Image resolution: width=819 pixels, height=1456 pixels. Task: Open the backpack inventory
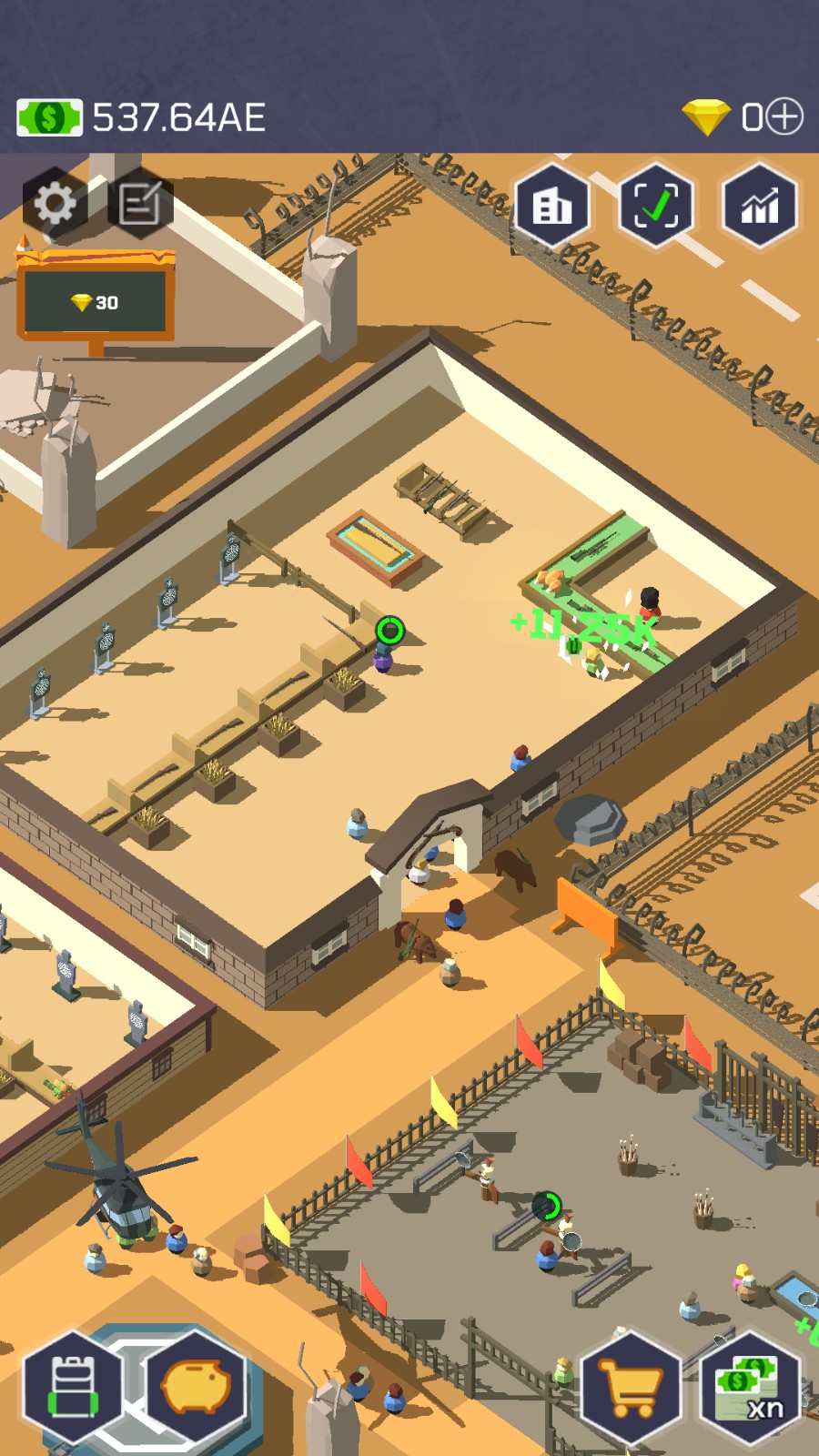(x=73, y=1388)
